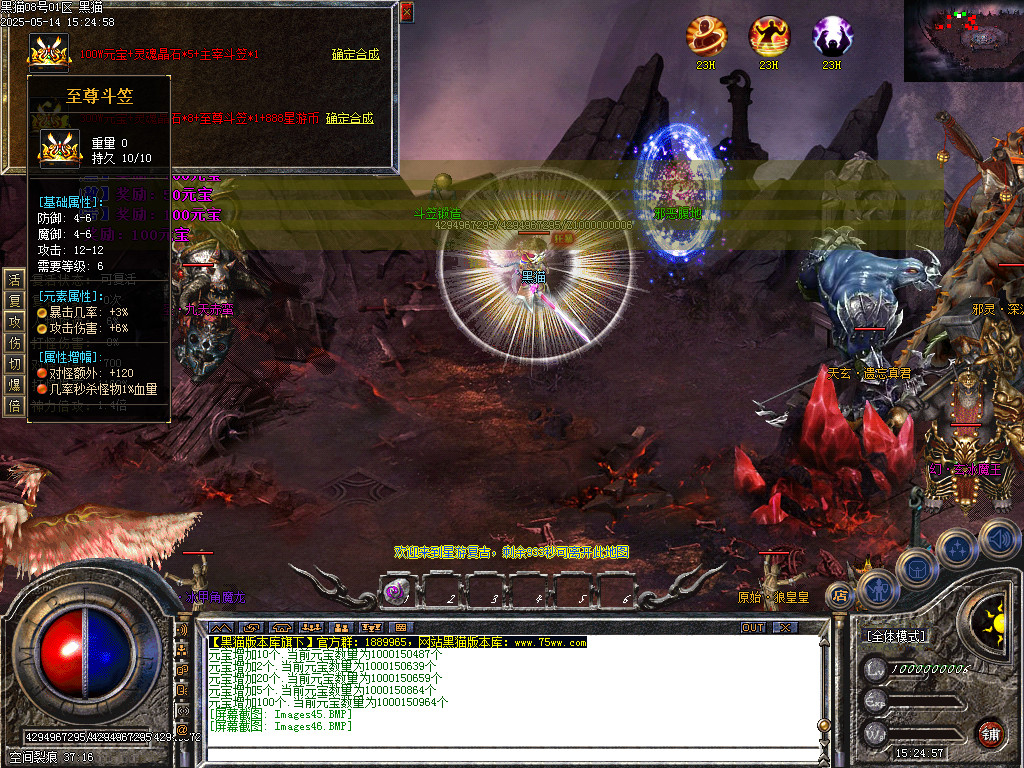The height and width of the screenshot is (768, 1024).
Task: Click the fiery figure buff icon
Action: coord(769,37)
